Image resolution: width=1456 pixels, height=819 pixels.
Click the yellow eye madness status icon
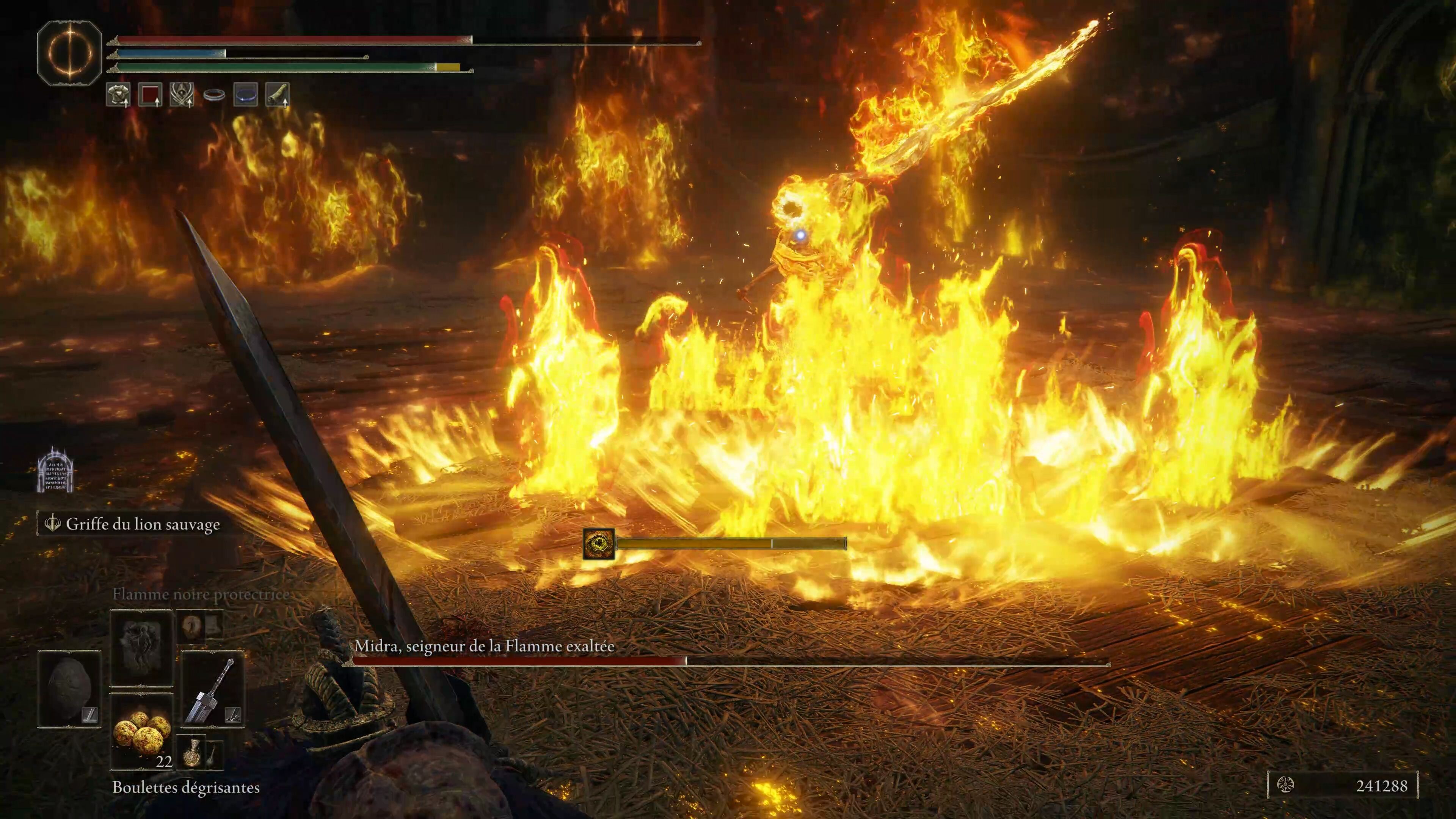pos(599,544)
